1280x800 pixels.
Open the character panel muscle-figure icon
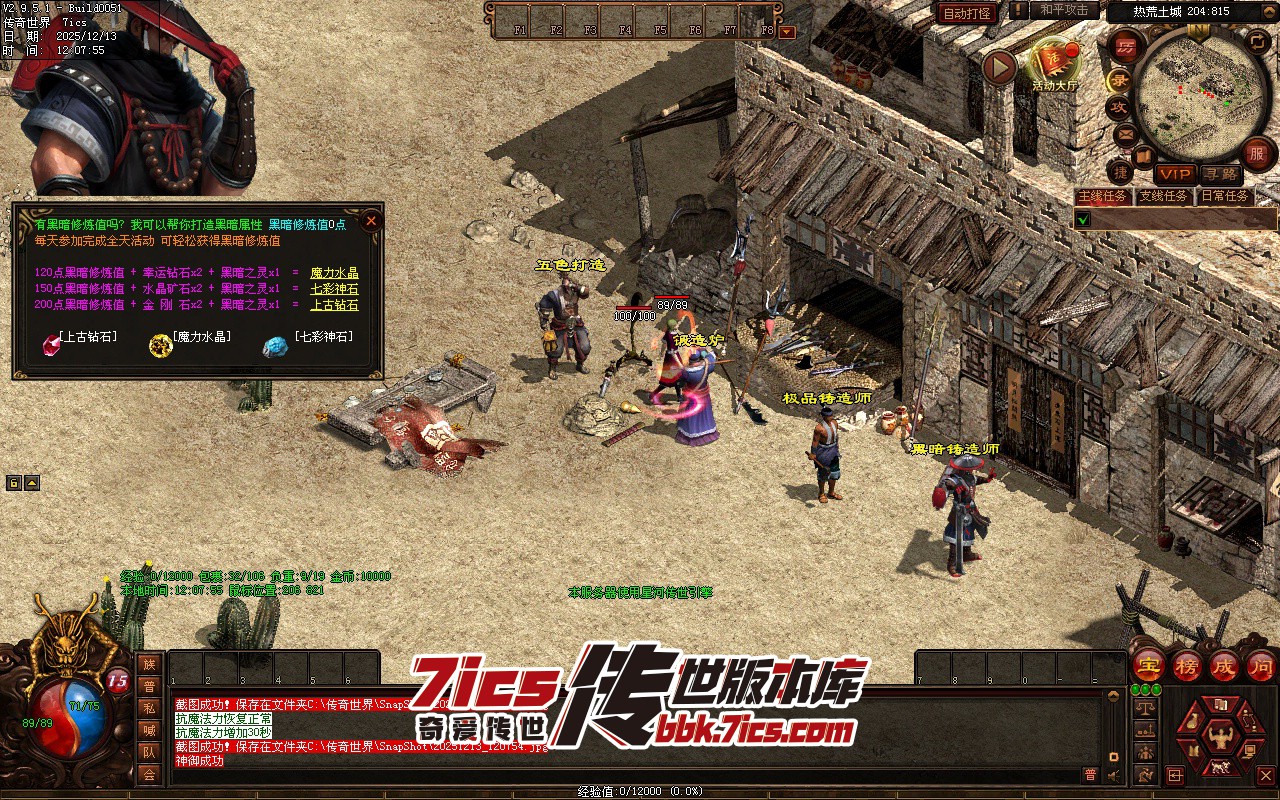[1219, 738]
